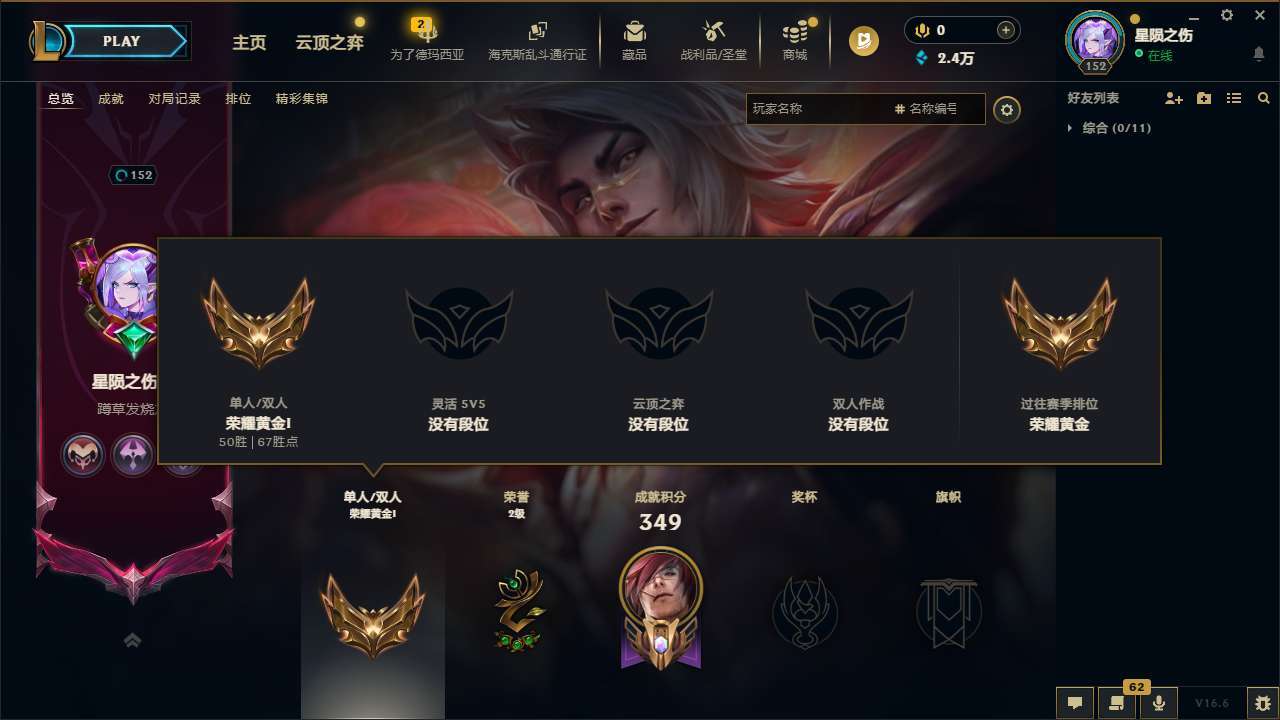Toggle friend list display with the list icon

(x=1233, y=98)
